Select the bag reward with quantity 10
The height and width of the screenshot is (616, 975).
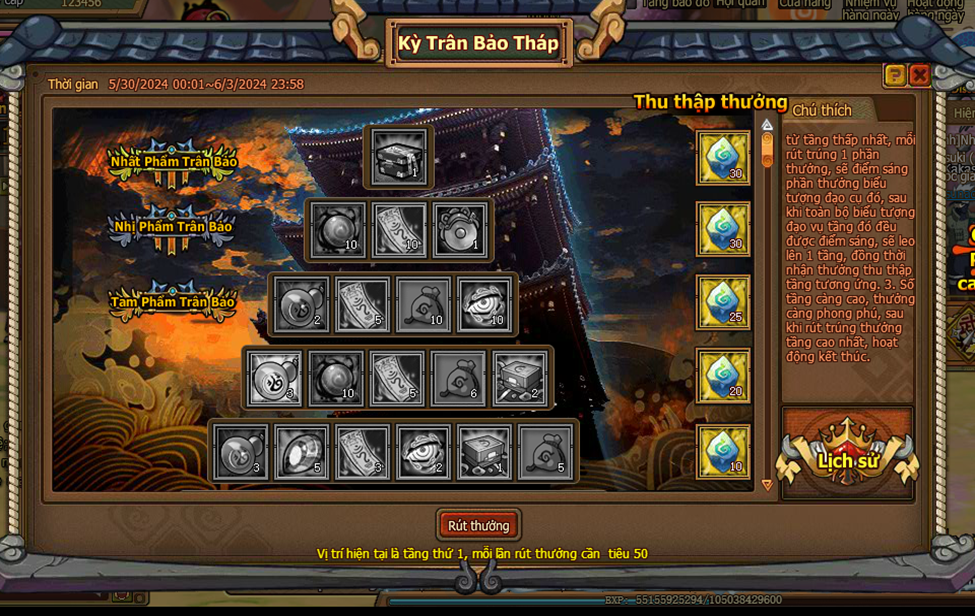[x=423, y=304]
